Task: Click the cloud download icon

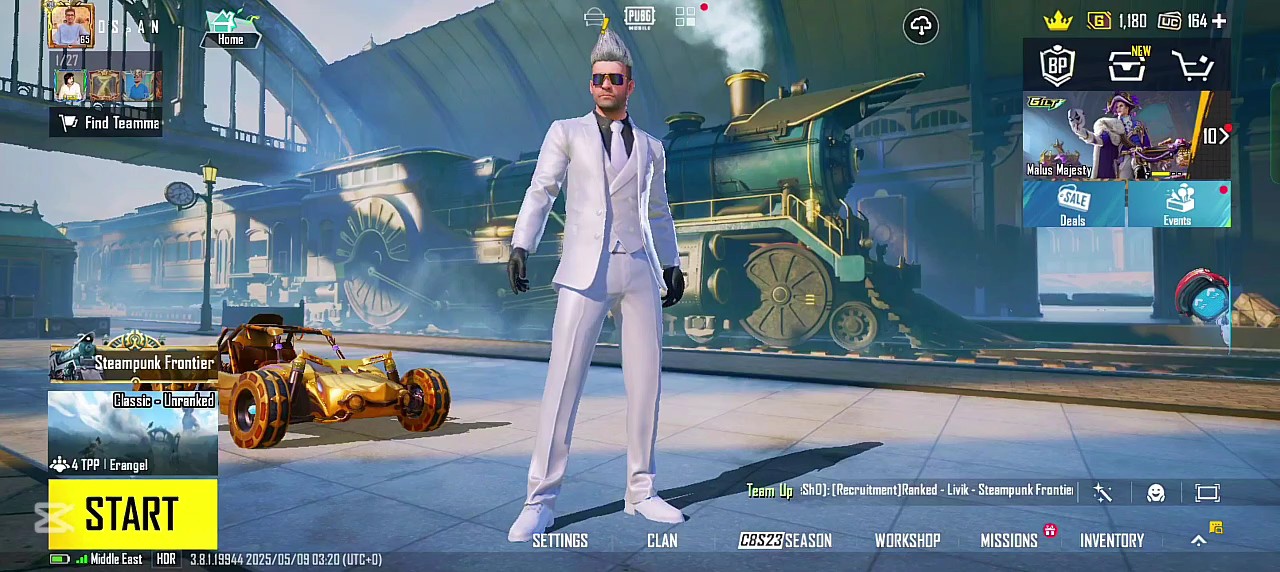Action: pos(921,26)
